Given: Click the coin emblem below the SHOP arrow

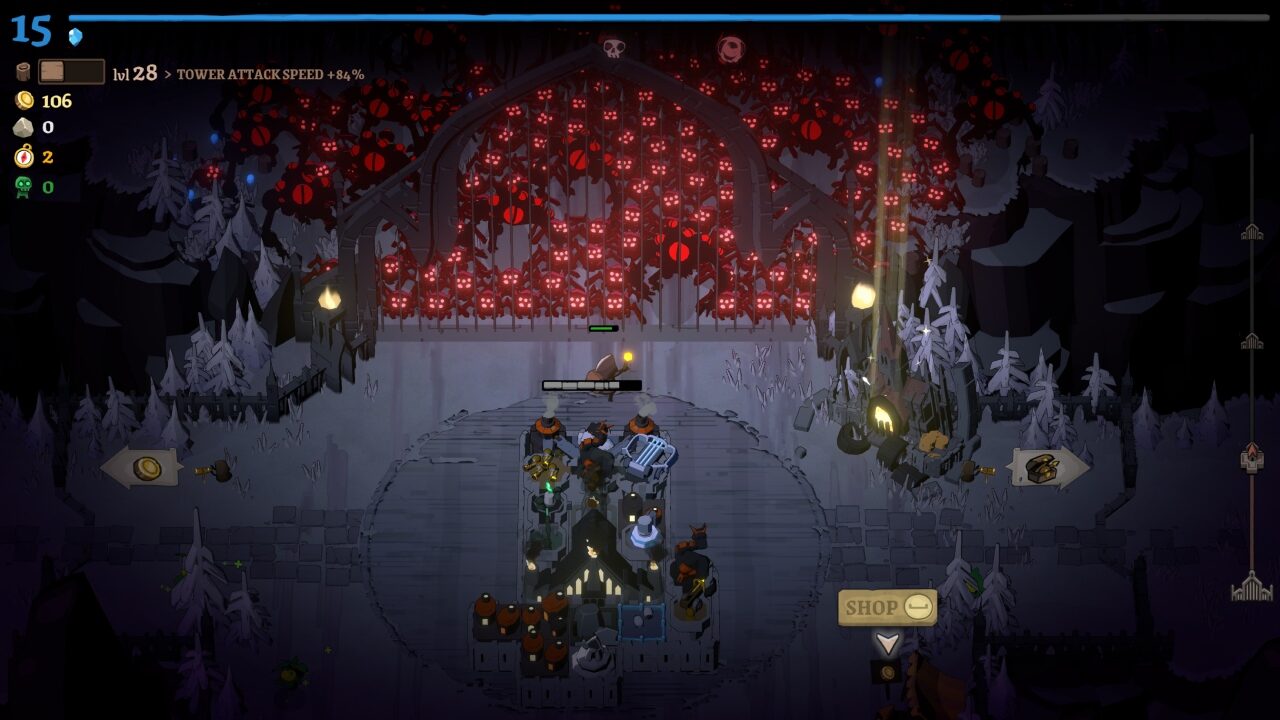Looking at the screenshot, I should pos(888,672).
